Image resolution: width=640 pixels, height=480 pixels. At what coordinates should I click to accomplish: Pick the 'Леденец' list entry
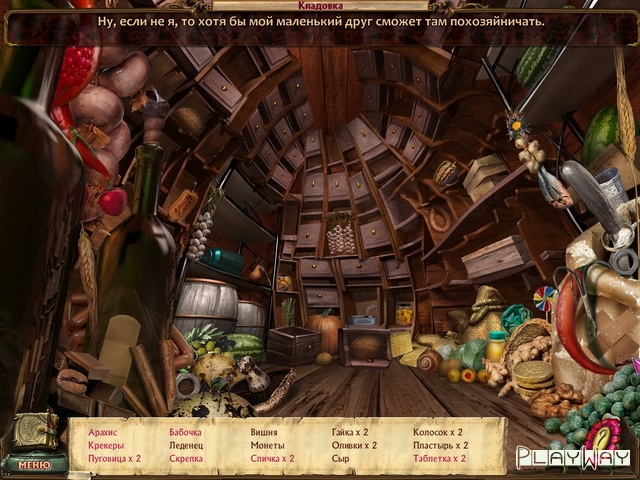(186, 445)
